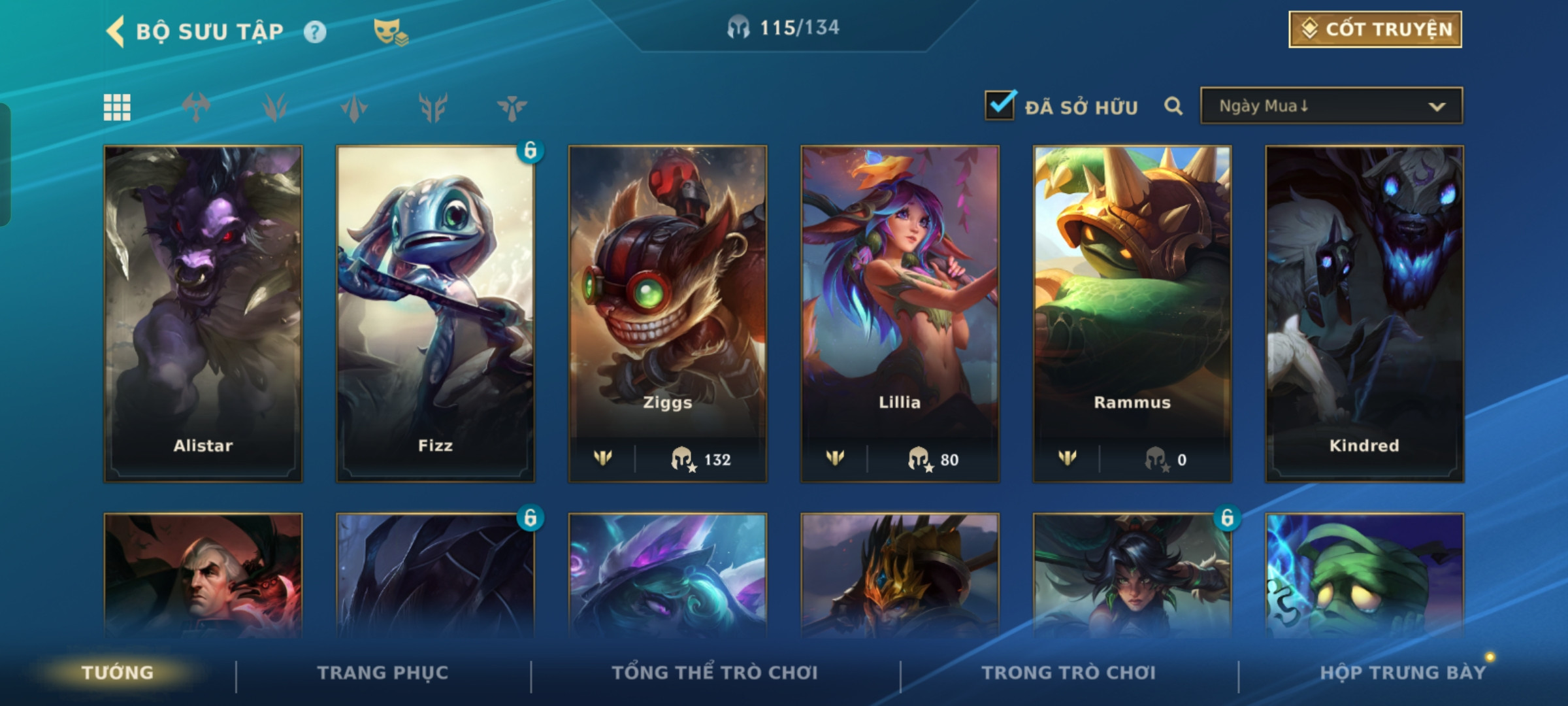Switch to the Tổng Thể Trò Chơi tab

(715, 673)
